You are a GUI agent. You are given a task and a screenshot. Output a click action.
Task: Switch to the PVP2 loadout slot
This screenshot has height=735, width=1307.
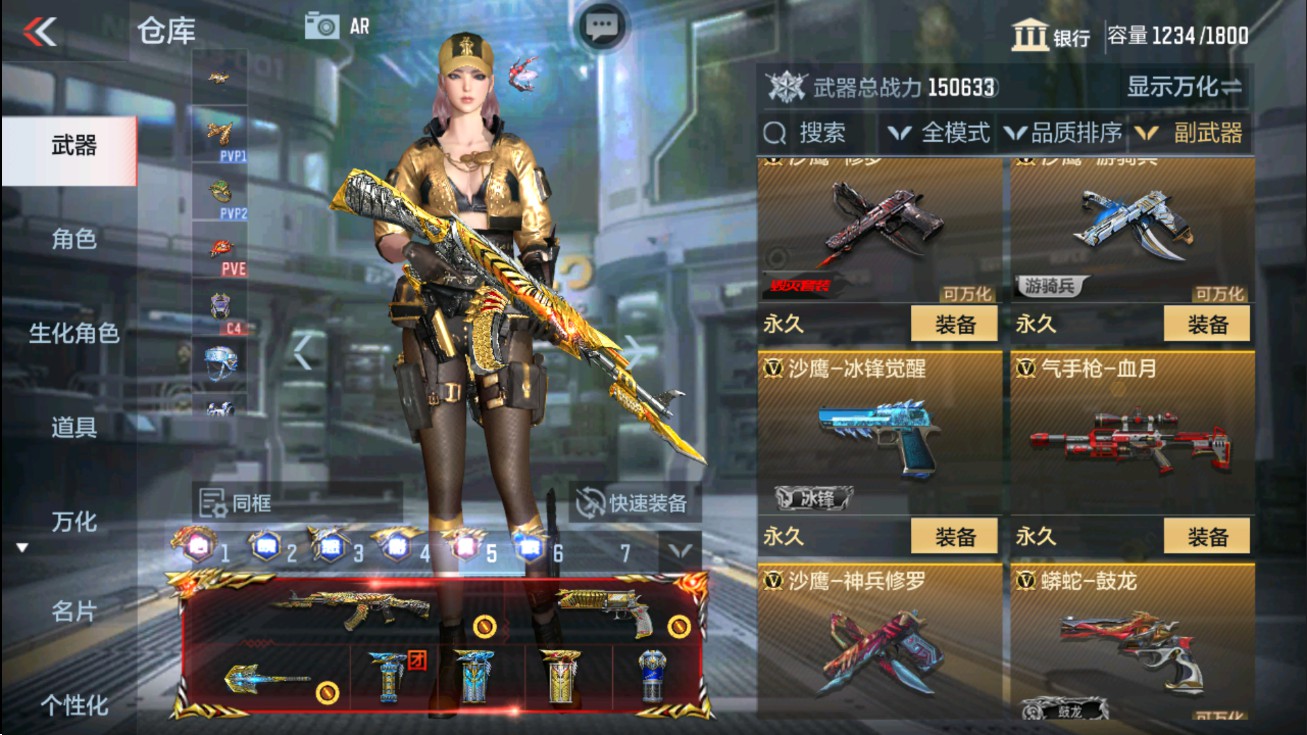click(222, 193)
